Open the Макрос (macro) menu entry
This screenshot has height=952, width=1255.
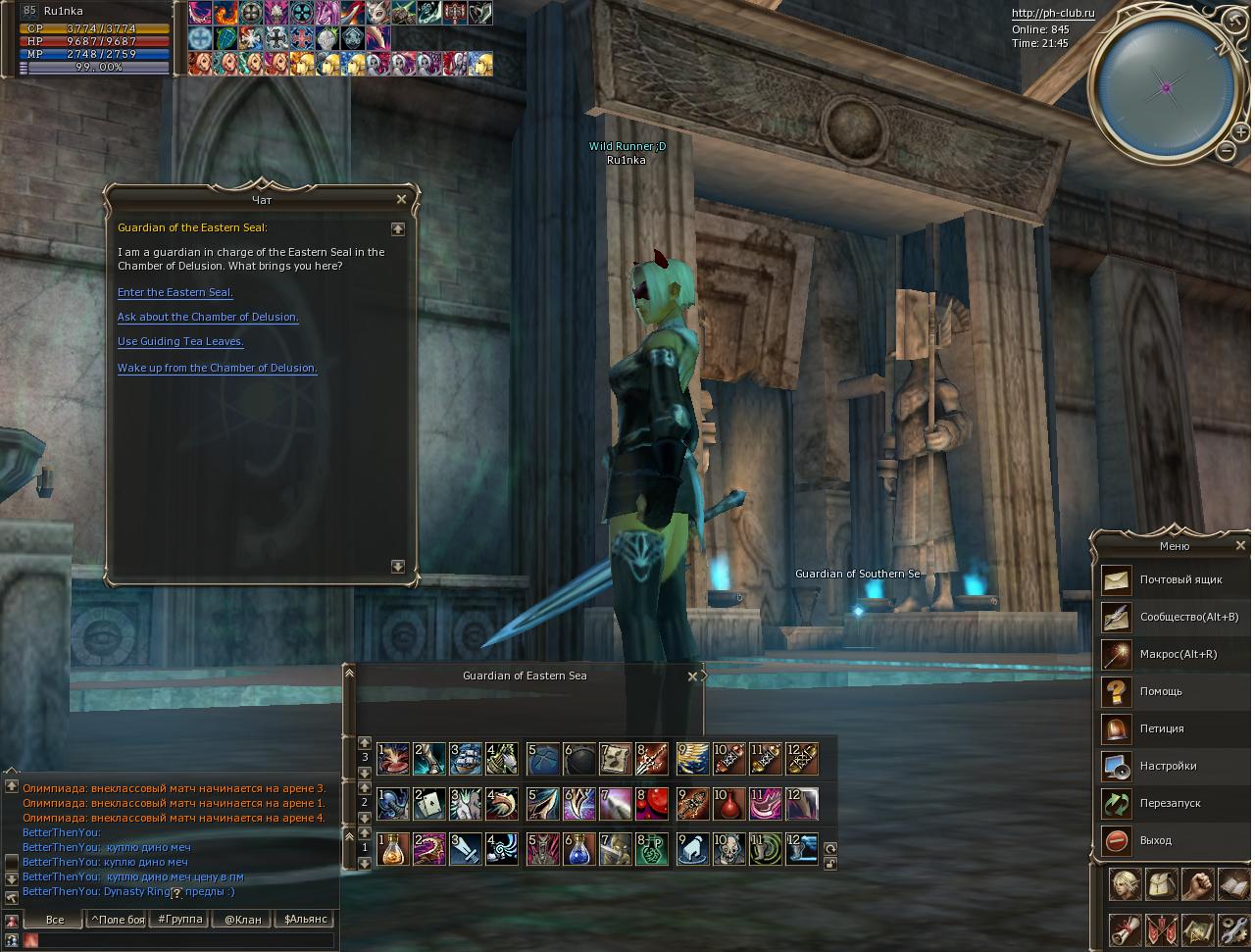(1178, 654)
